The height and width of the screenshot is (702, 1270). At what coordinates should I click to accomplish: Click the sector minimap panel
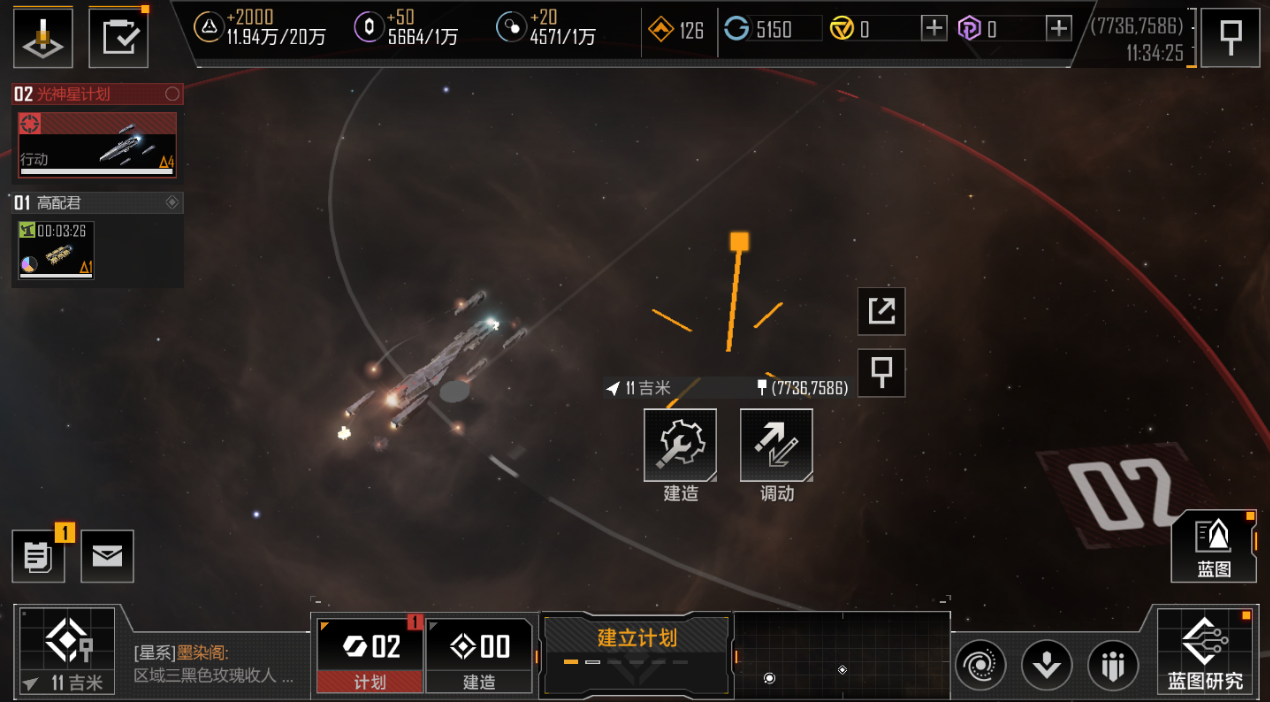tap(842, 655)
